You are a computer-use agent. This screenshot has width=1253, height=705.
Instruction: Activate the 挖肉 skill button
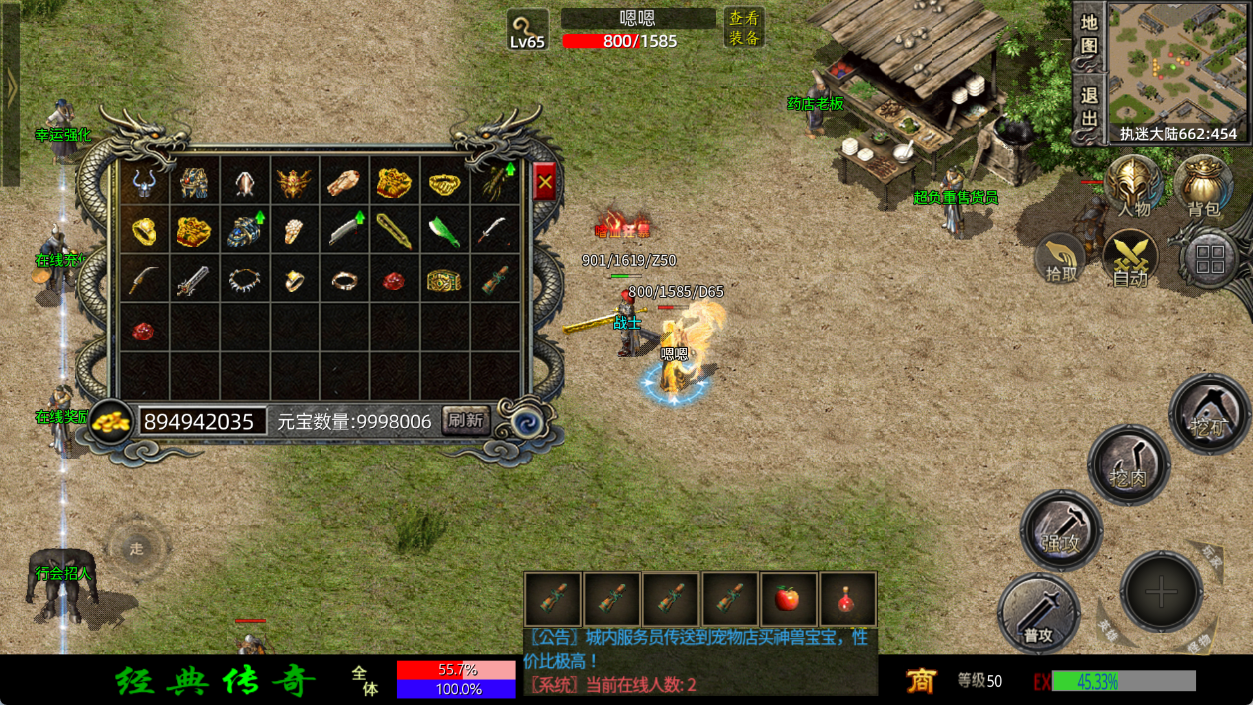1130,465
